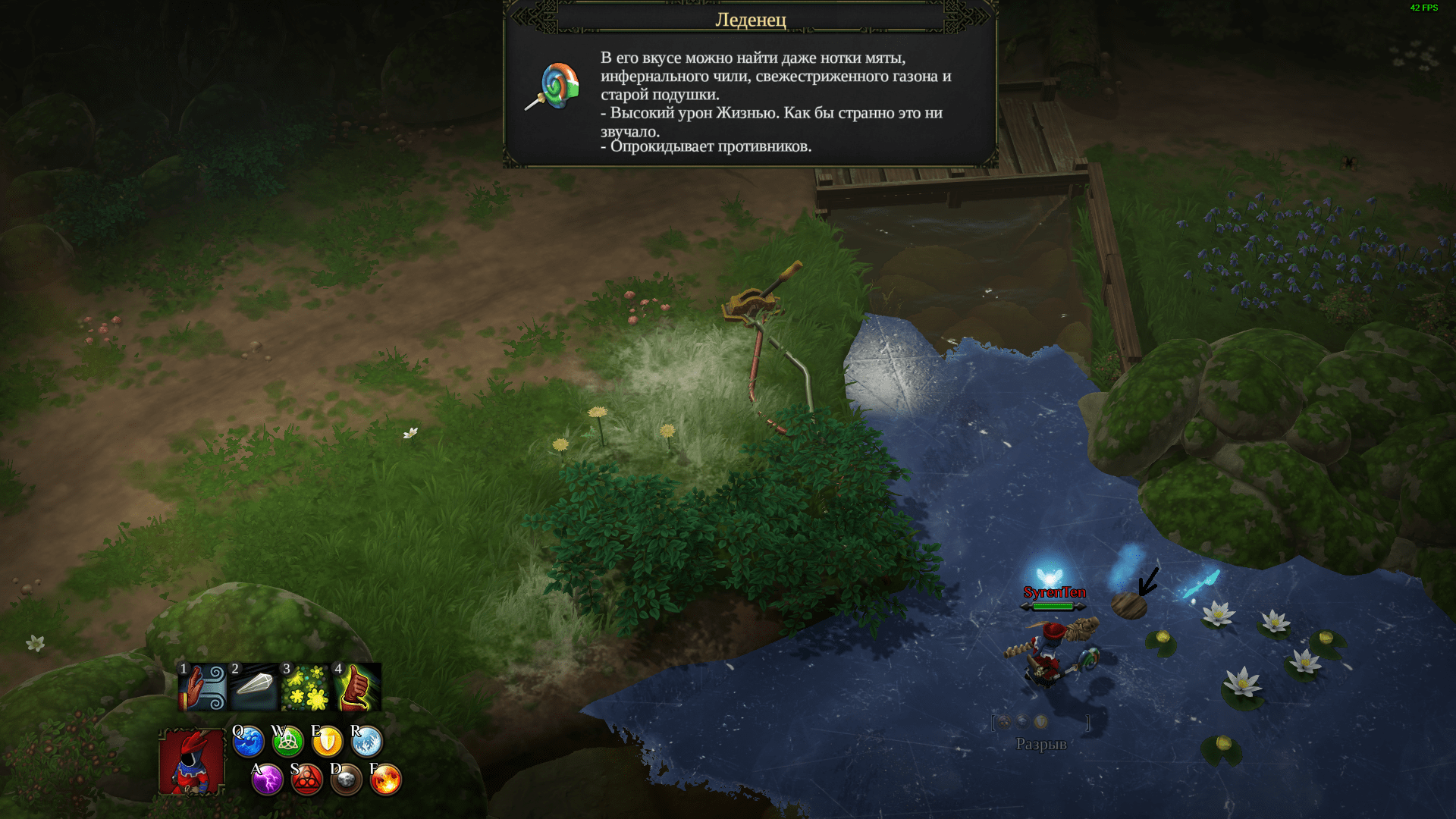Viewport: 1456px width, 819px height.
Task: Click the red wizard character portrait
Action: point(192,761)
